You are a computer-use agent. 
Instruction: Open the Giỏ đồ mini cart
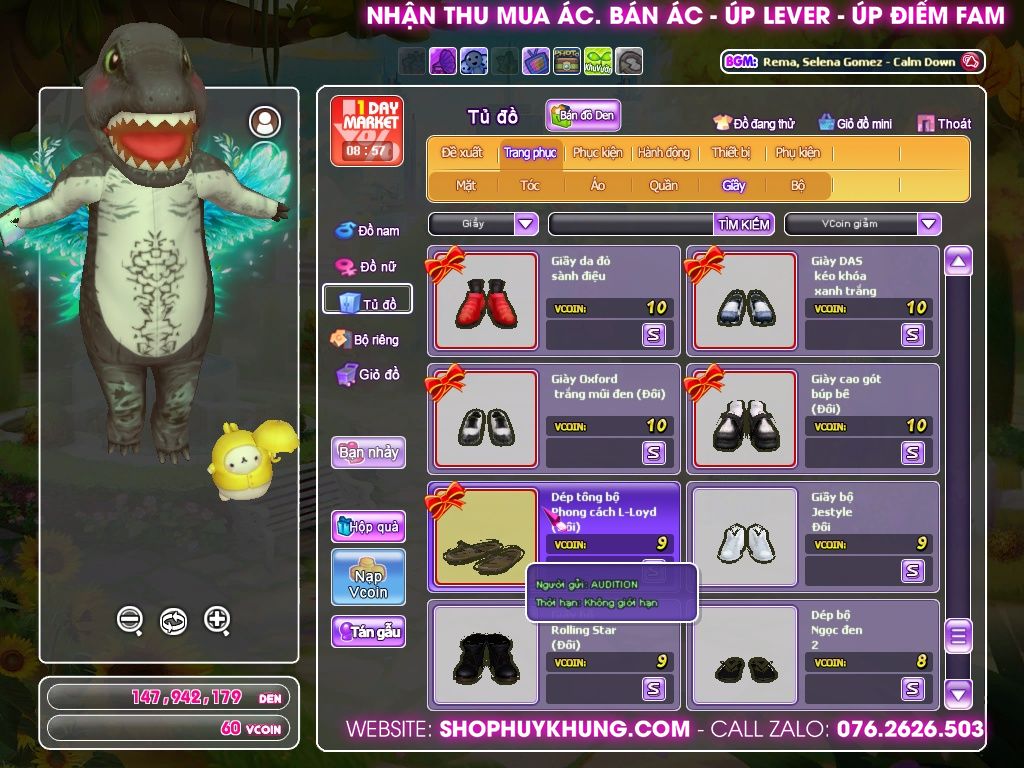(855, 123)
